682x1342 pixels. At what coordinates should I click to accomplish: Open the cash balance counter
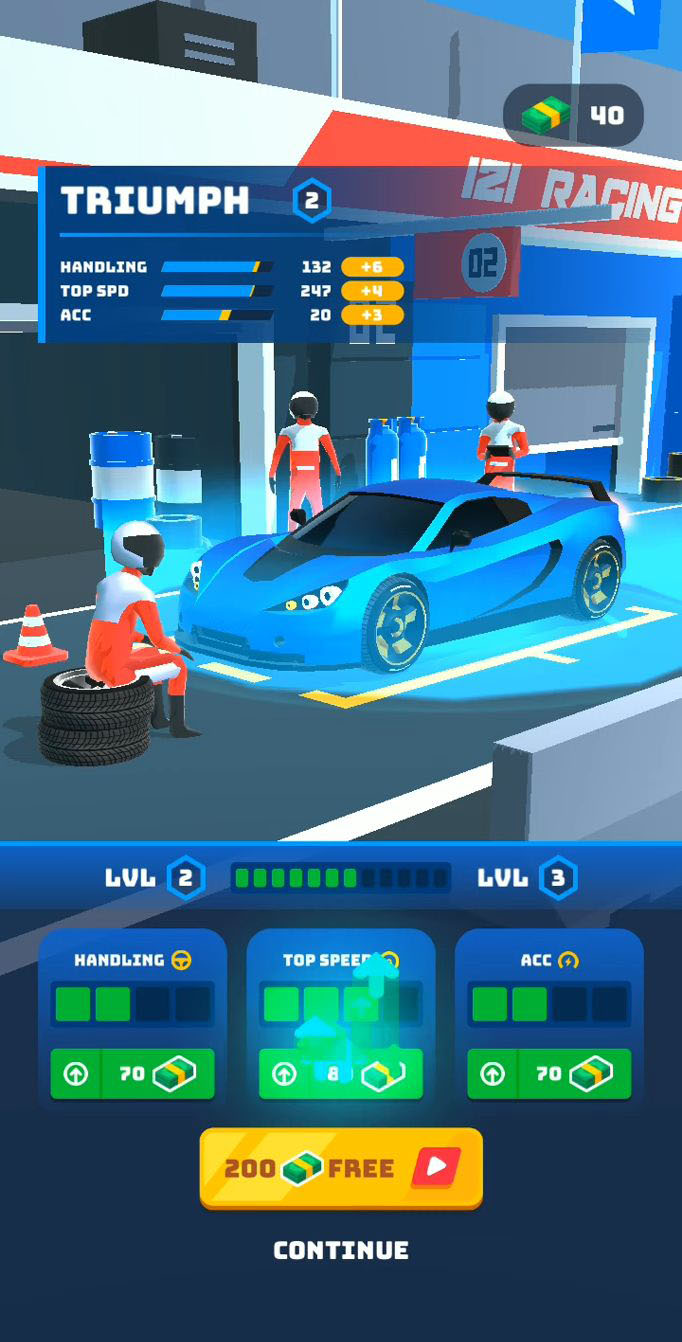pyautogui.click(x=573, y=116)
